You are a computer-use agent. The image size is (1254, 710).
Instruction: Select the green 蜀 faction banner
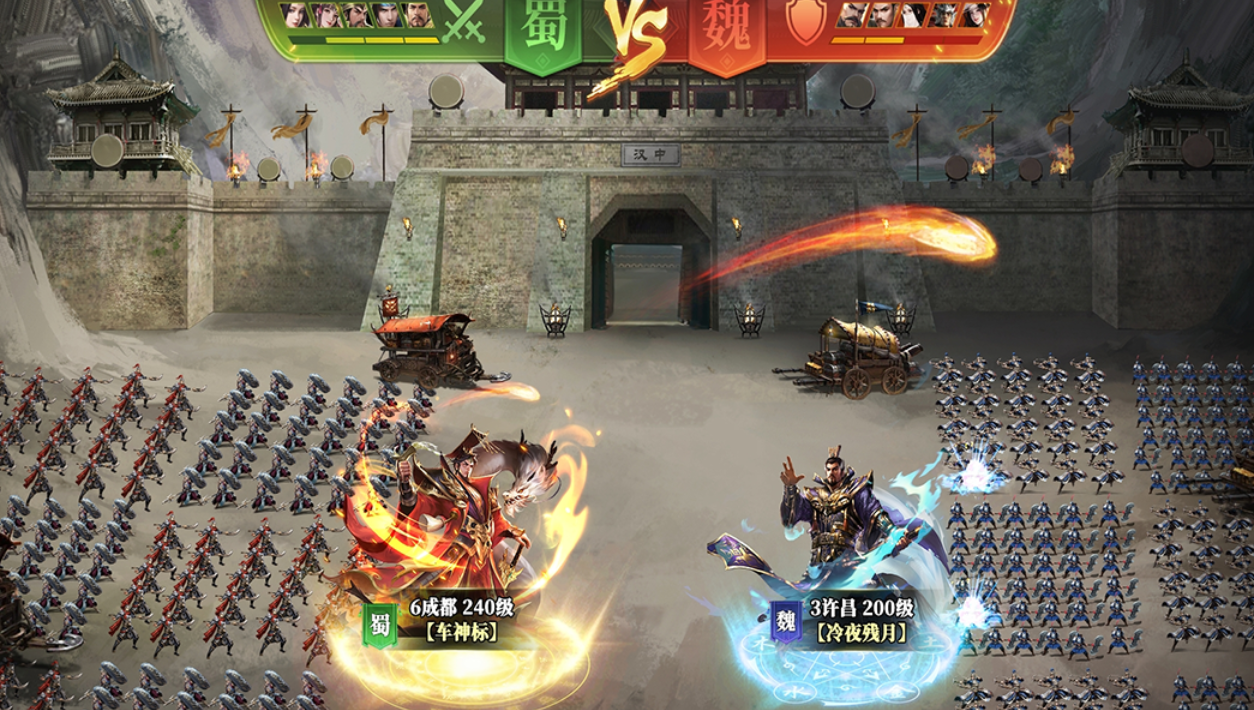click(542, 28)
